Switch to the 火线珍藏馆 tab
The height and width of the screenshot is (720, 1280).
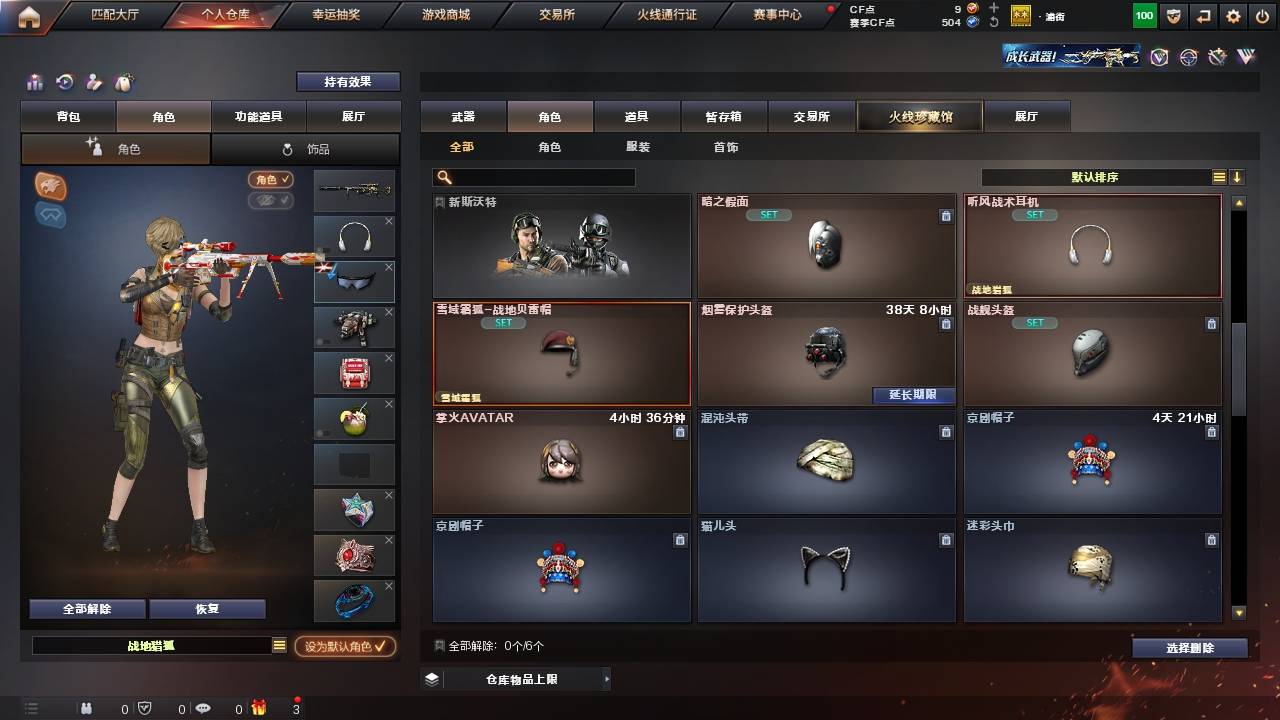918,116
